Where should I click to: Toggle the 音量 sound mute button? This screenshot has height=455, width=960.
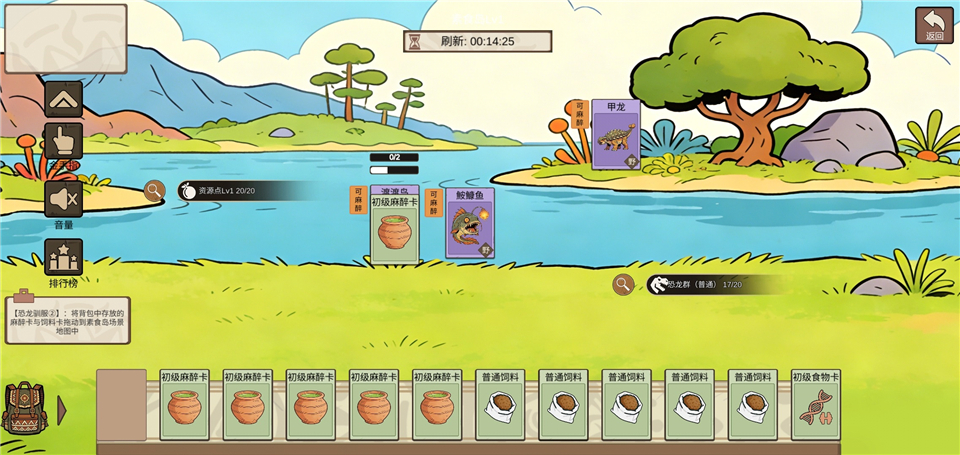click(64, 199)
